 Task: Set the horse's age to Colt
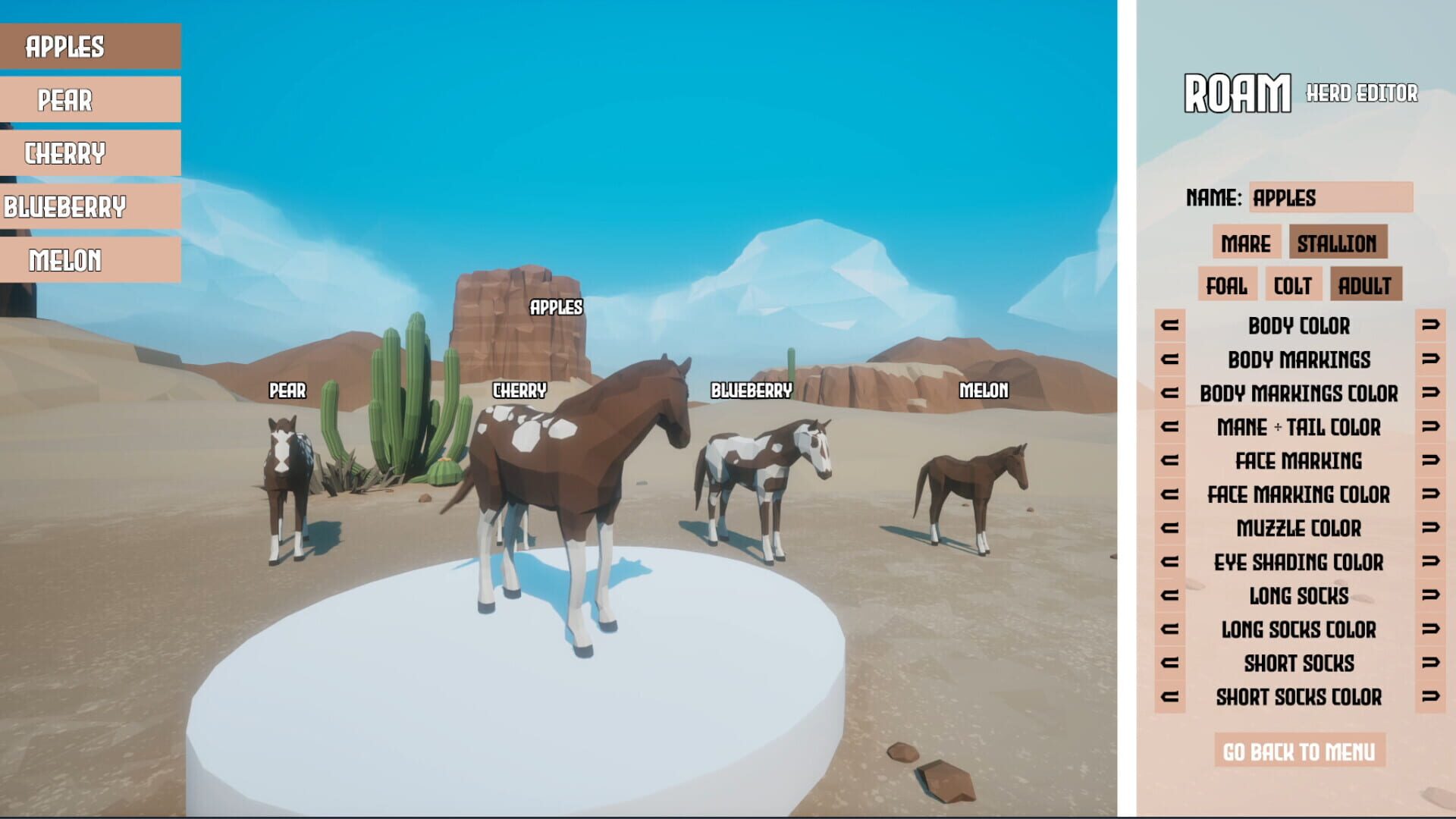click(1294, 286)
